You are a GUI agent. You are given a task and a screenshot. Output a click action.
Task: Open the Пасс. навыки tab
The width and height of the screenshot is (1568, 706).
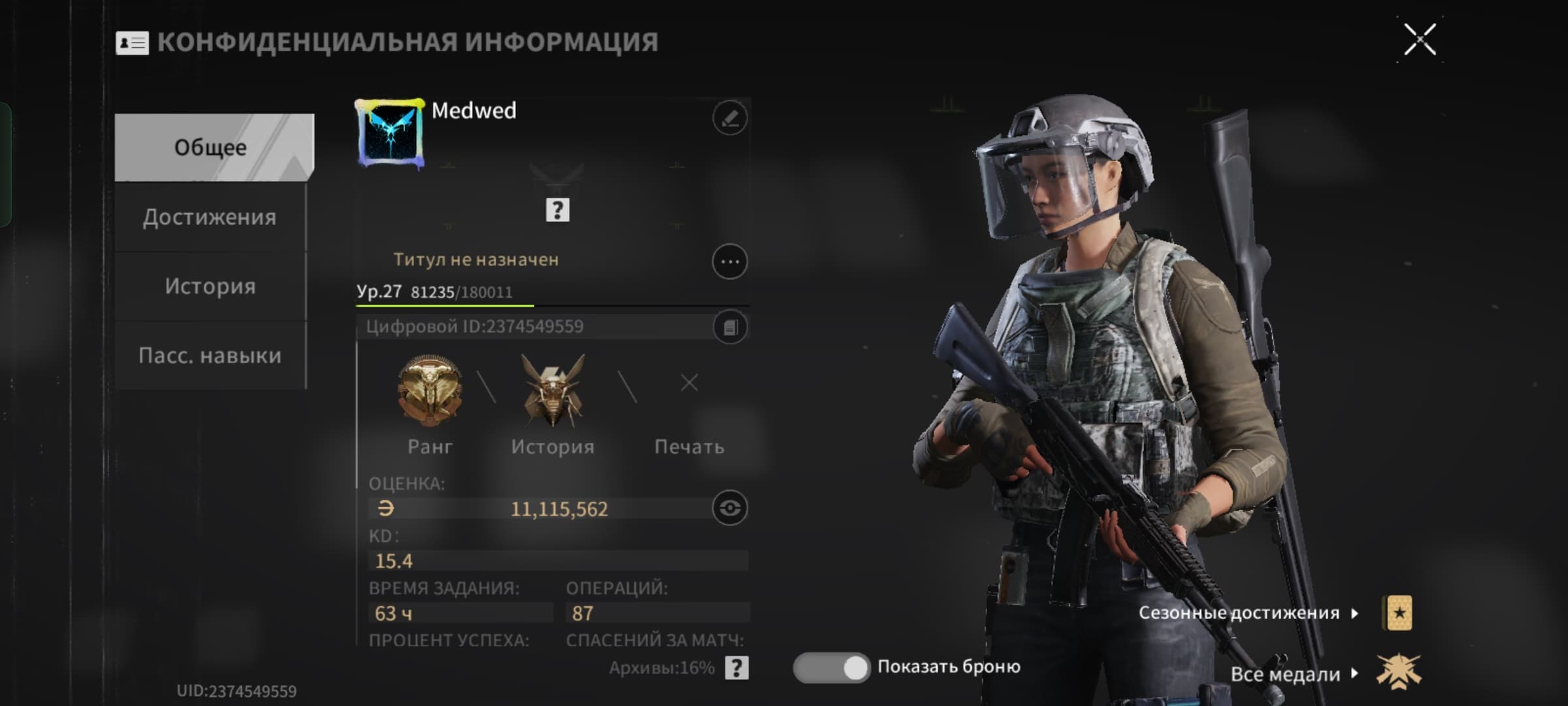point(210,356)
